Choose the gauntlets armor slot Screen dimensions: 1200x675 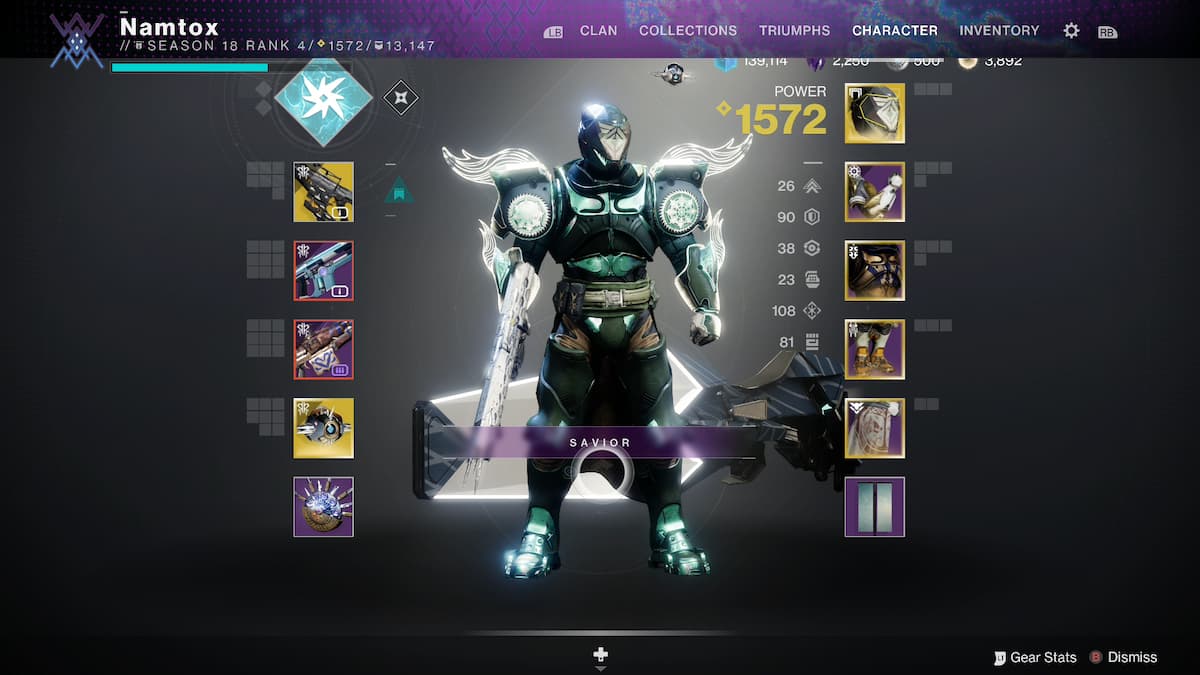click(x=875, y=192)
